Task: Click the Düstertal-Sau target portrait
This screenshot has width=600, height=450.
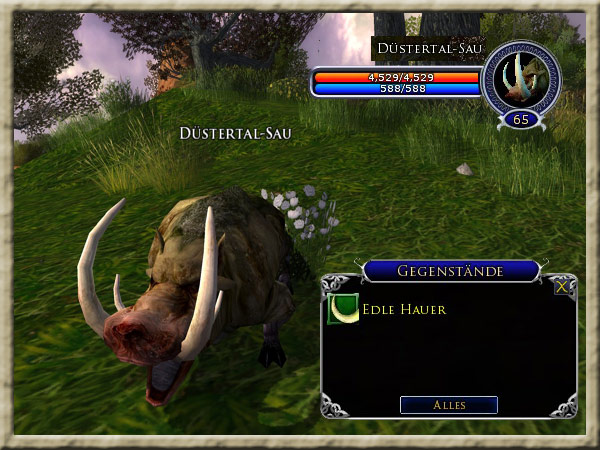Action: tap(520, 77)
